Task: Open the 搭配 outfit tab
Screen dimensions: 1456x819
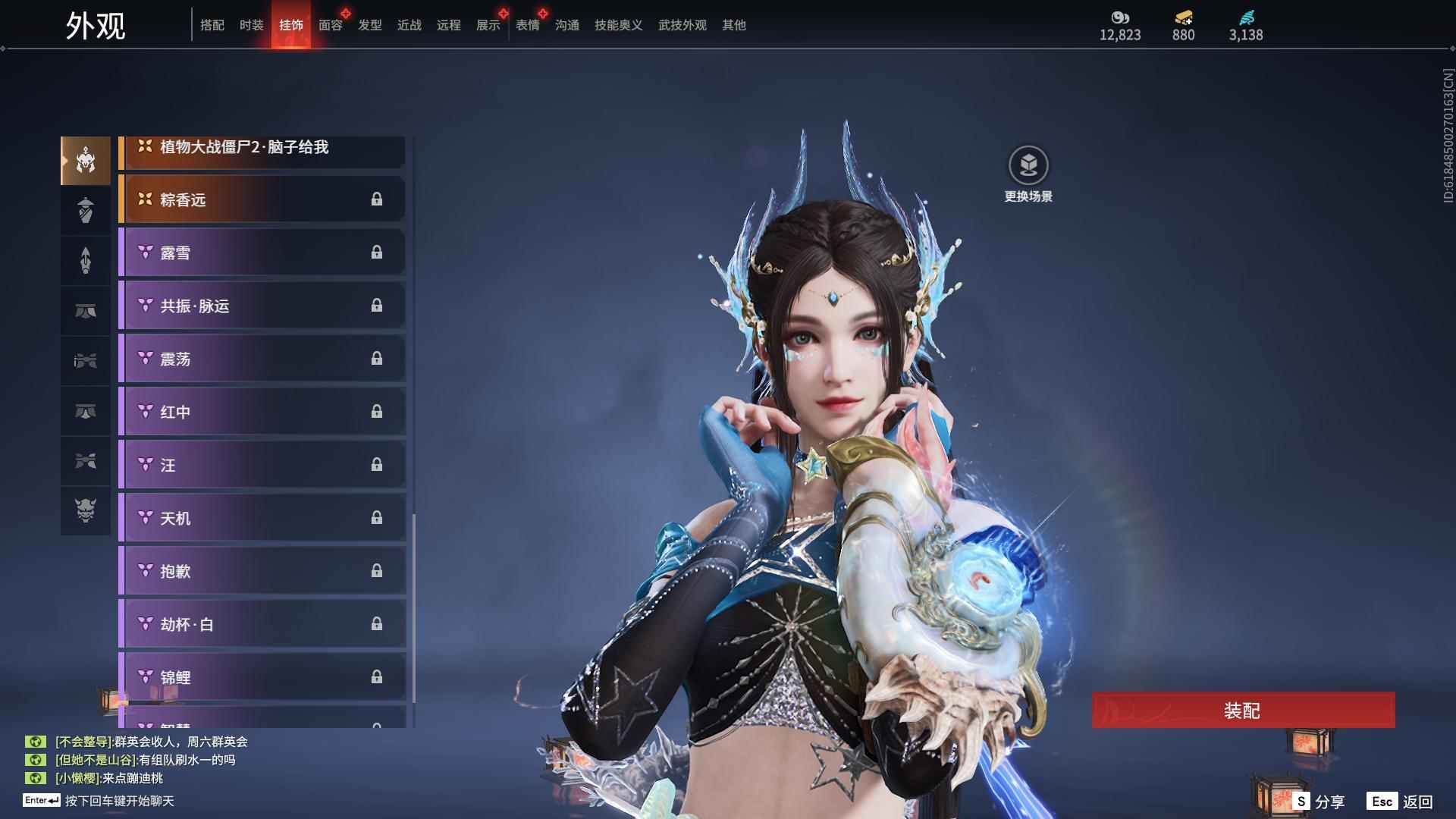Action: [x=212, y=25]
